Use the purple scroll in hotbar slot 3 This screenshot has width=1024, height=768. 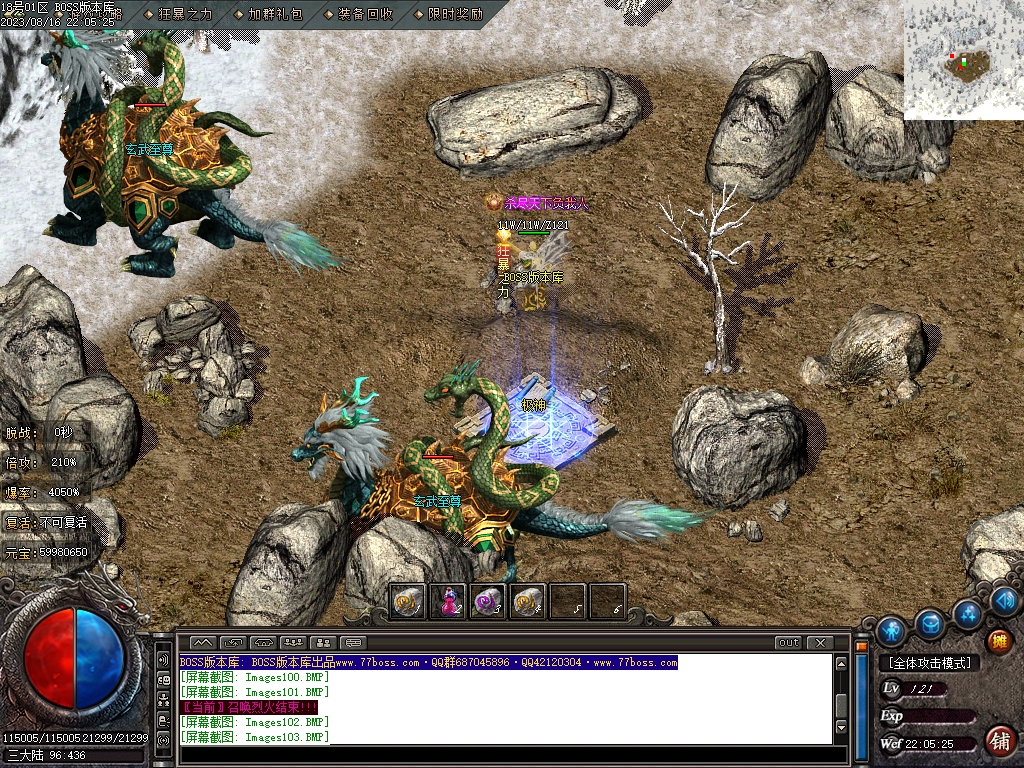488,601
